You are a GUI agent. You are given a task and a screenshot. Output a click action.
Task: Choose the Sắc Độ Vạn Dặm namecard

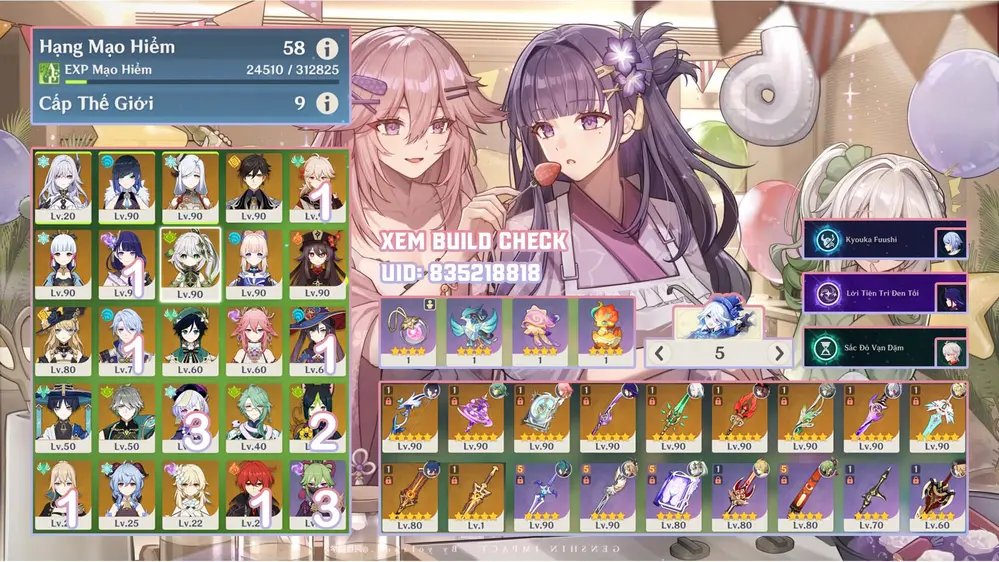(x=884, y=349)
